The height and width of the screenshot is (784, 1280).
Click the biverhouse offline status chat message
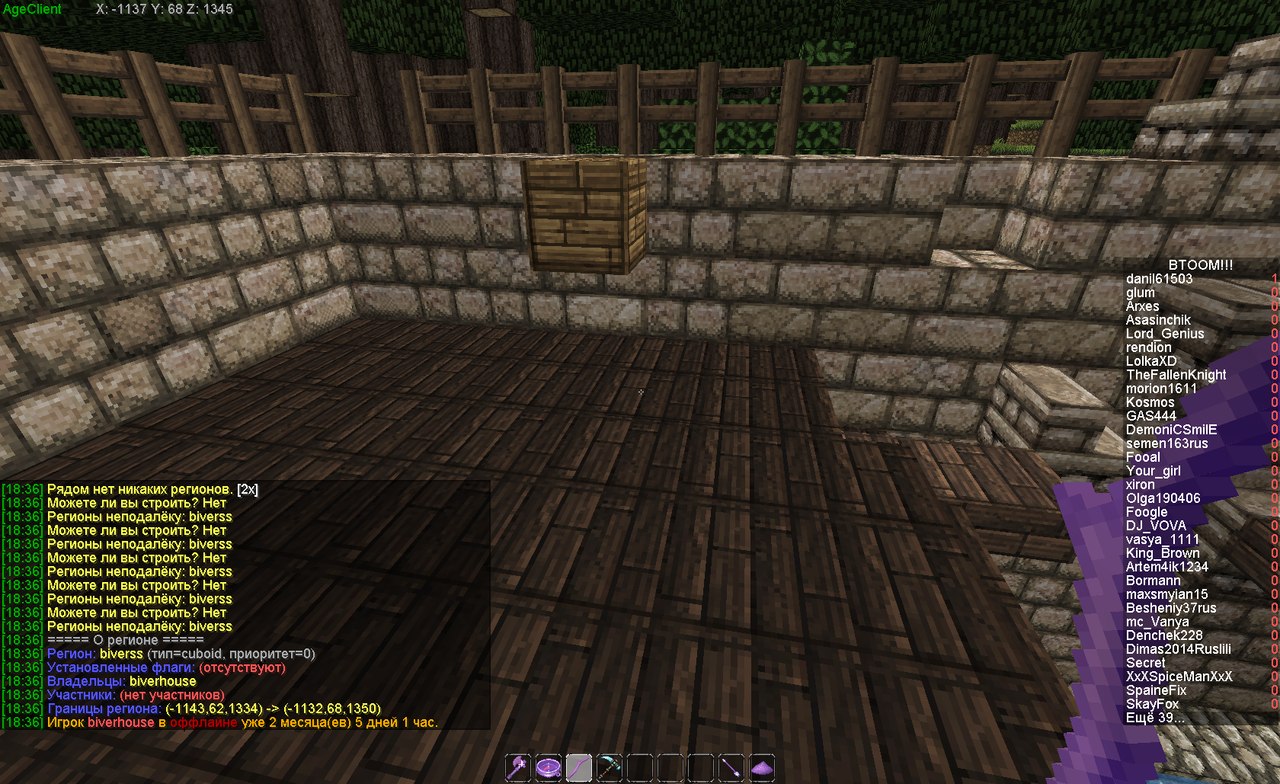pyautogui.click(x=242, y=722)
